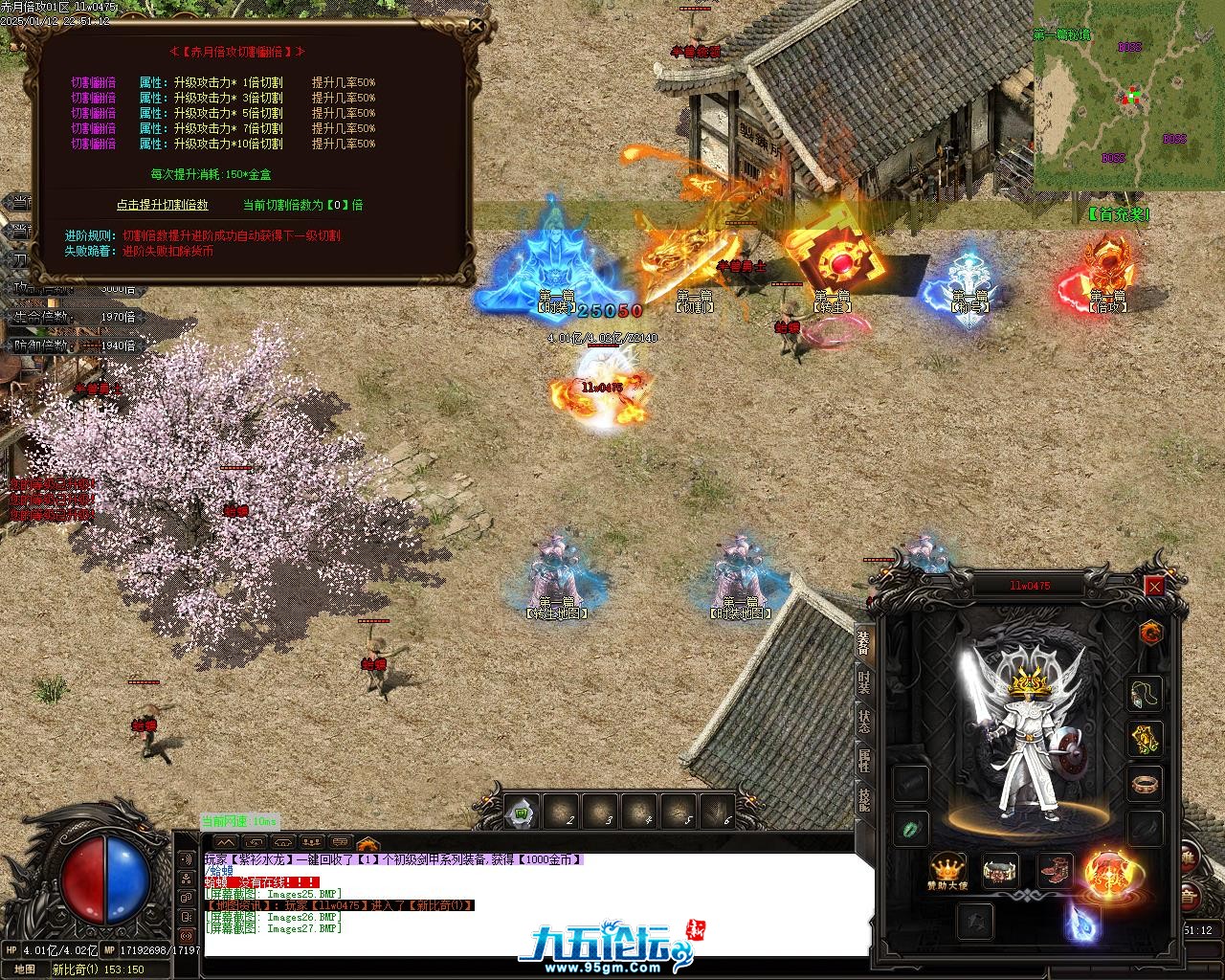The width and height of the screenshot is (1225, 980).
Task: Click the 地图 map button
Action: [25, 969]
